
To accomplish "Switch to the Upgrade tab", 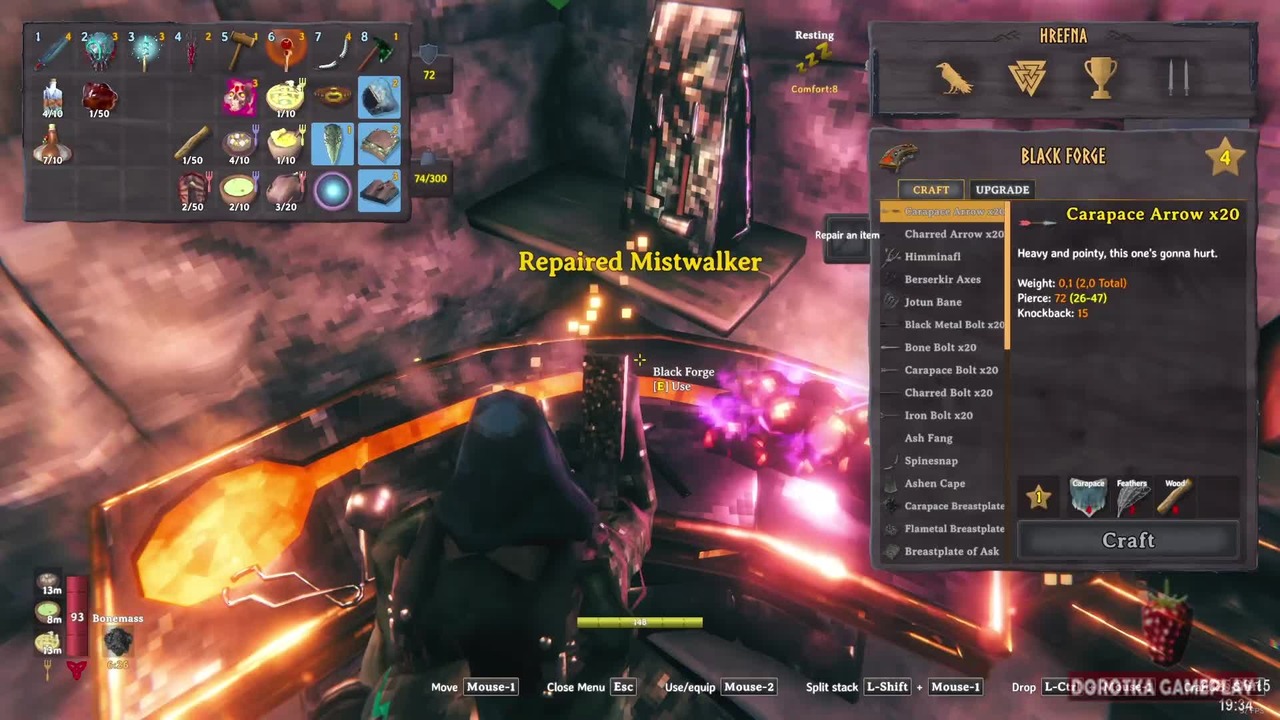I will coord(1002,189).
